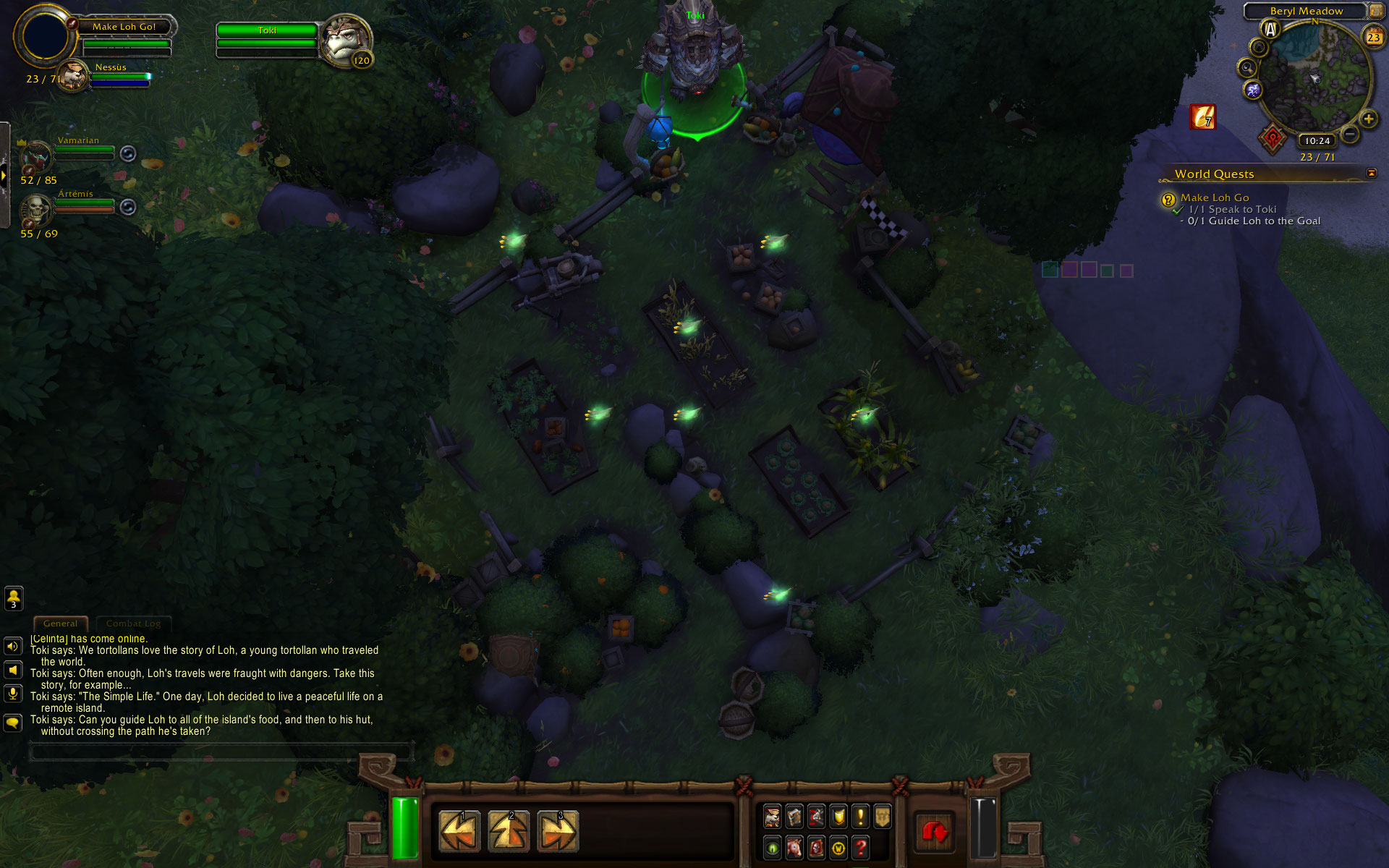The width and height of the screenshot is (1389, 868).
Task: Toggle the minimap tracking magnifier button
Action: (1246, 68)
